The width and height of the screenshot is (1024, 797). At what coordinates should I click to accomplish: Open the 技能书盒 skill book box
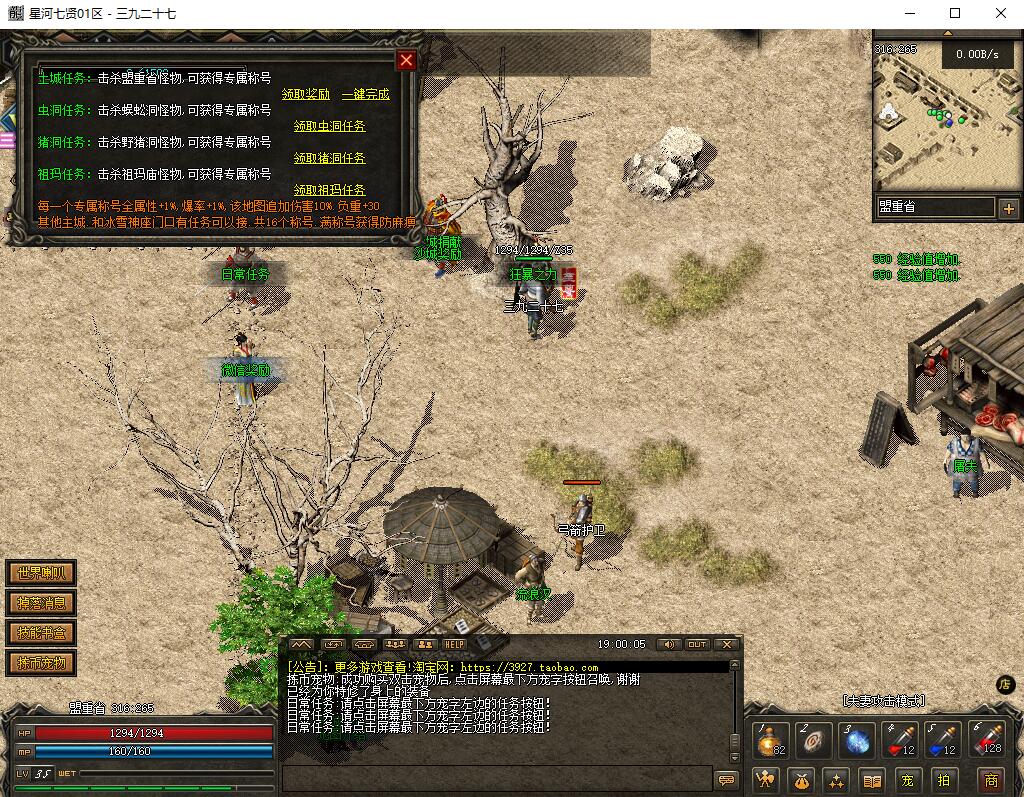(x=41, y=633)
